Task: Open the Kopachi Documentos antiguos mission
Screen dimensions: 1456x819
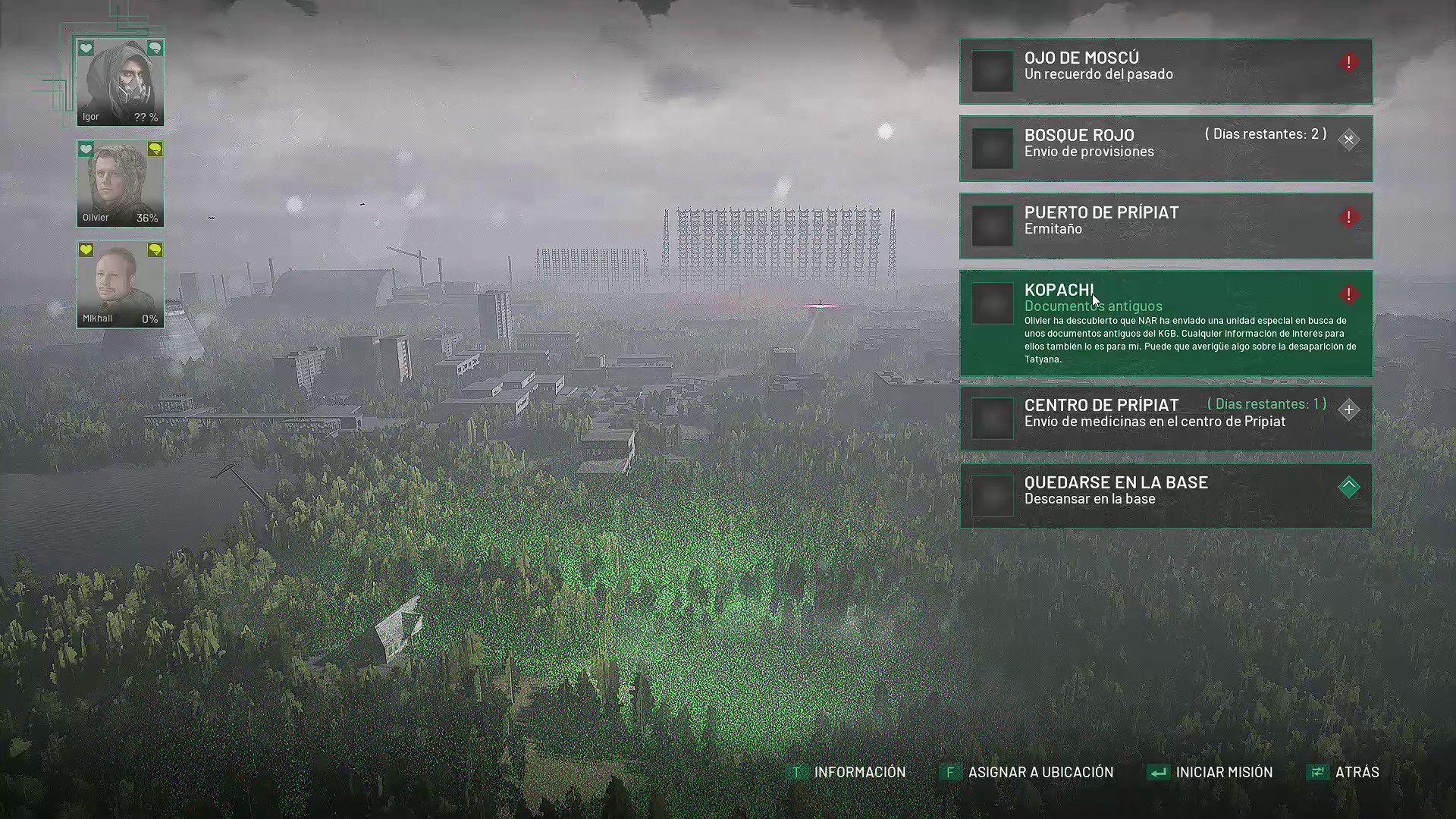Action: click(1166, 323)
